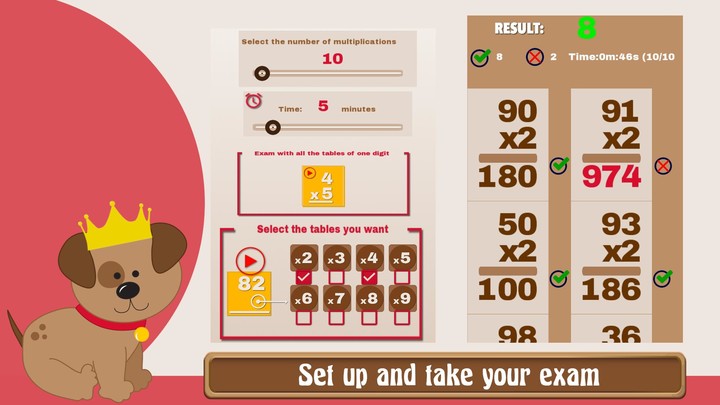Tick the x7 table checkbox
Screen dimensions: 720x405
point(337,317)
